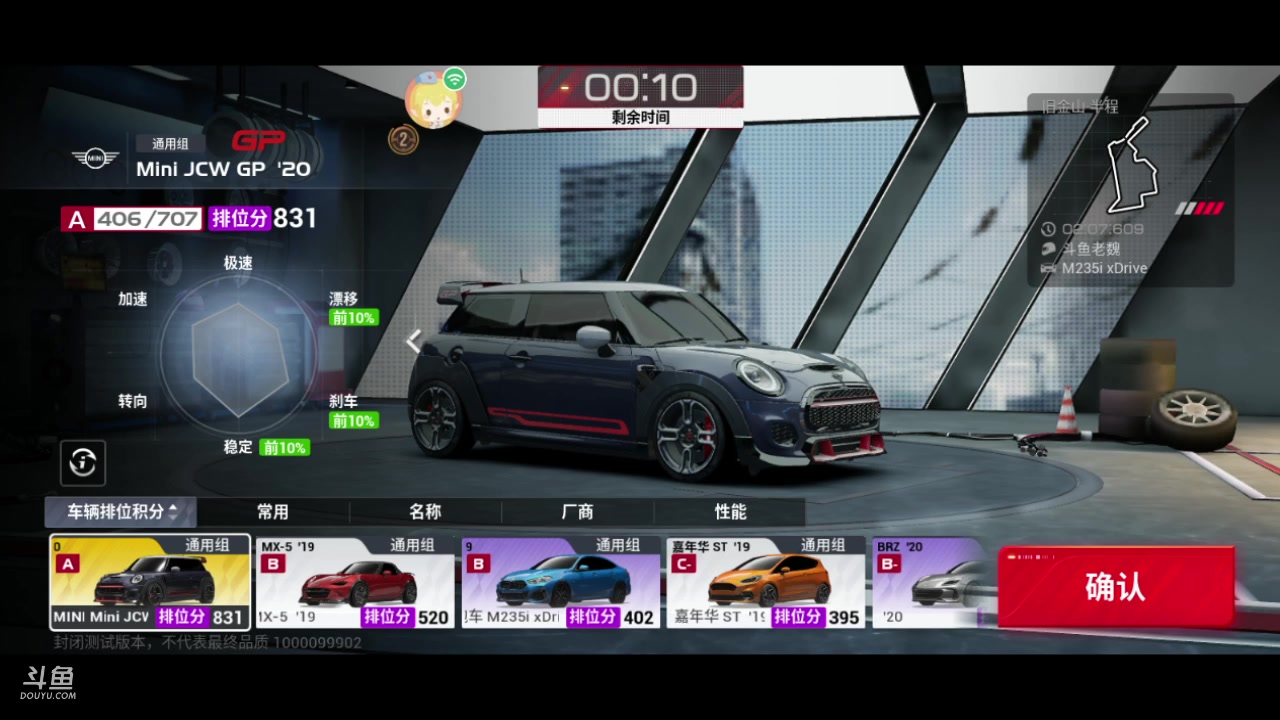The height and width of the screenshot is (720, 1280).
Task: Choose the red MX-5 '19 car card
Action: pyautogui.click(x=355, y=582)
